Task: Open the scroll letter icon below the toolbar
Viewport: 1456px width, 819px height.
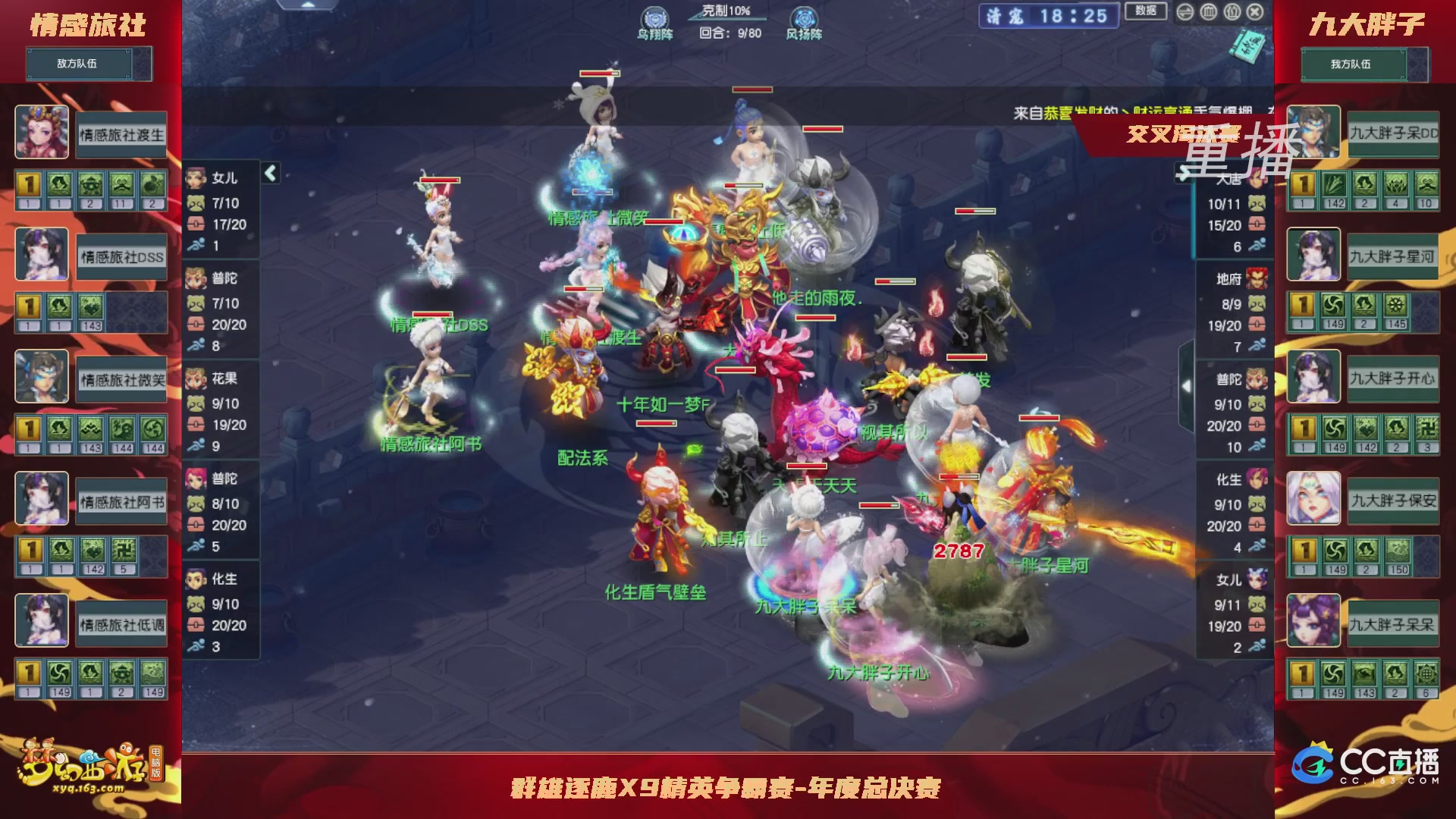Action: 1249,48
